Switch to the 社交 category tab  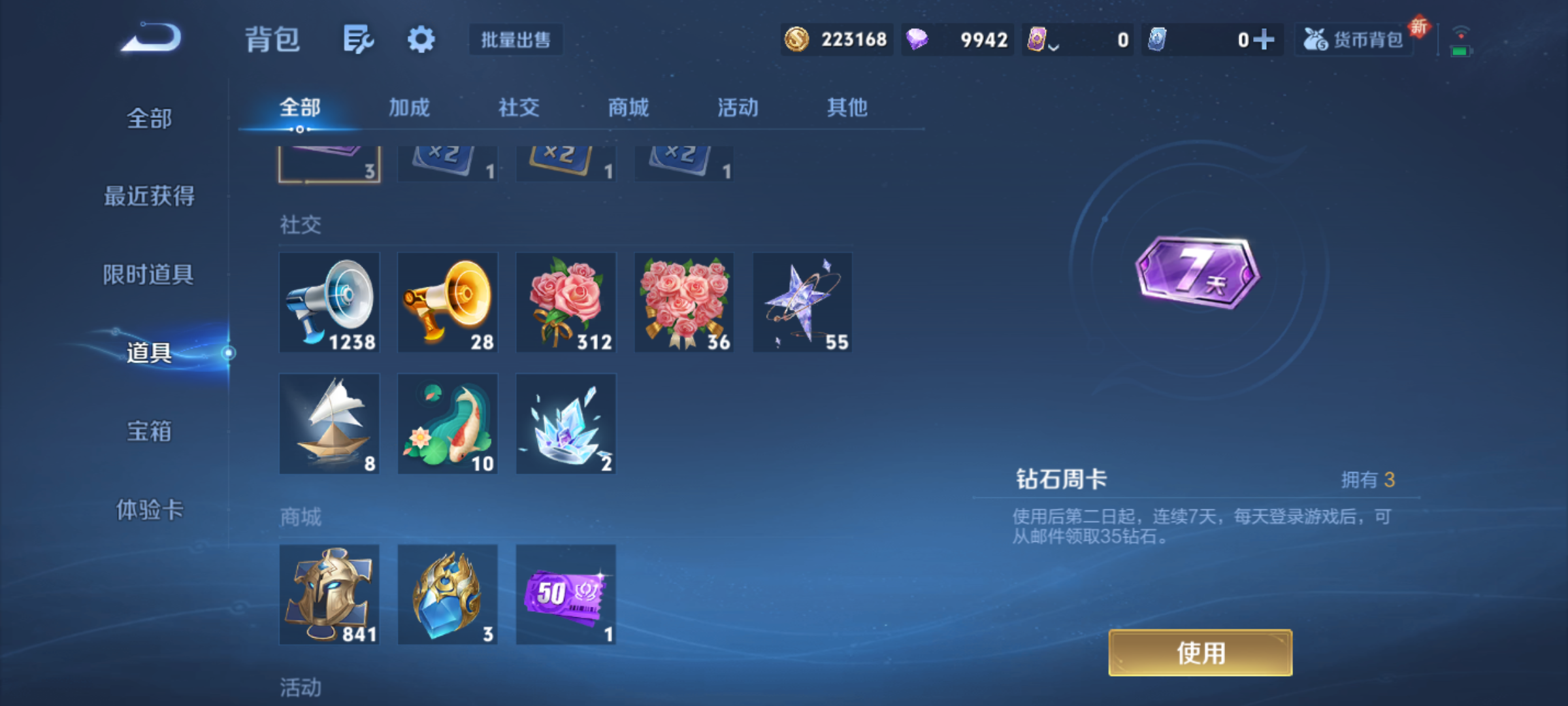[519, 108]
